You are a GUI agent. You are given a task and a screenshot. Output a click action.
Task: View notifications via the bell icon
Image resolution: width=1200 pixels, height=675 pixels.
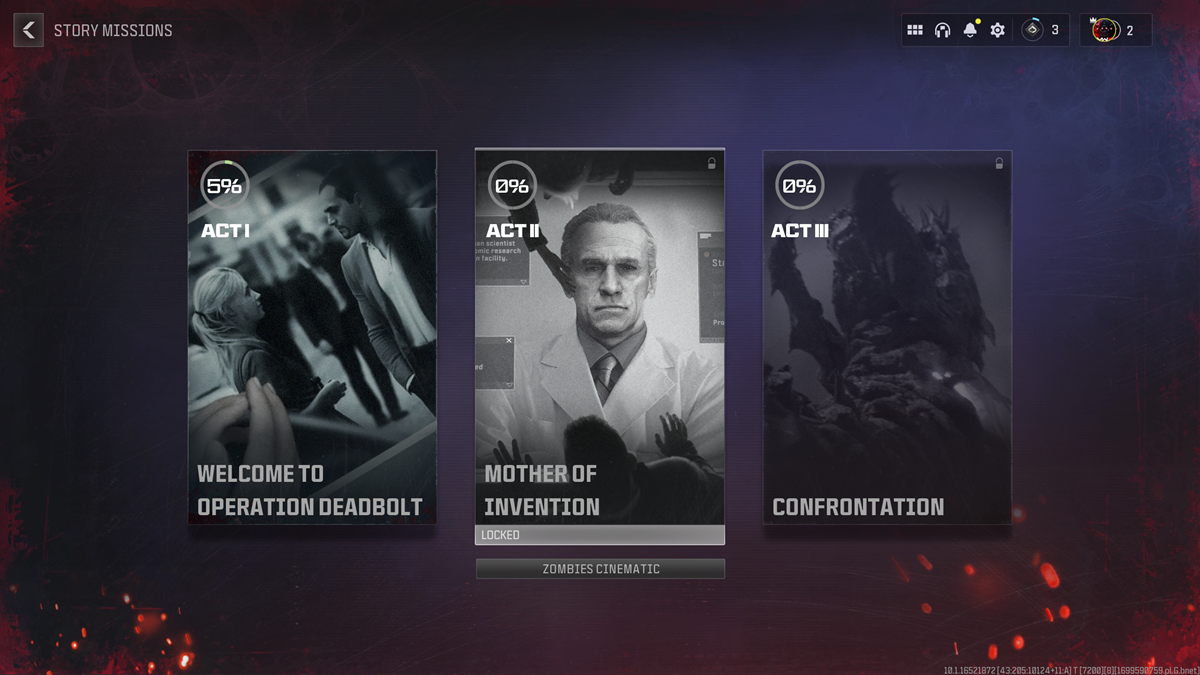pos(969,30)
